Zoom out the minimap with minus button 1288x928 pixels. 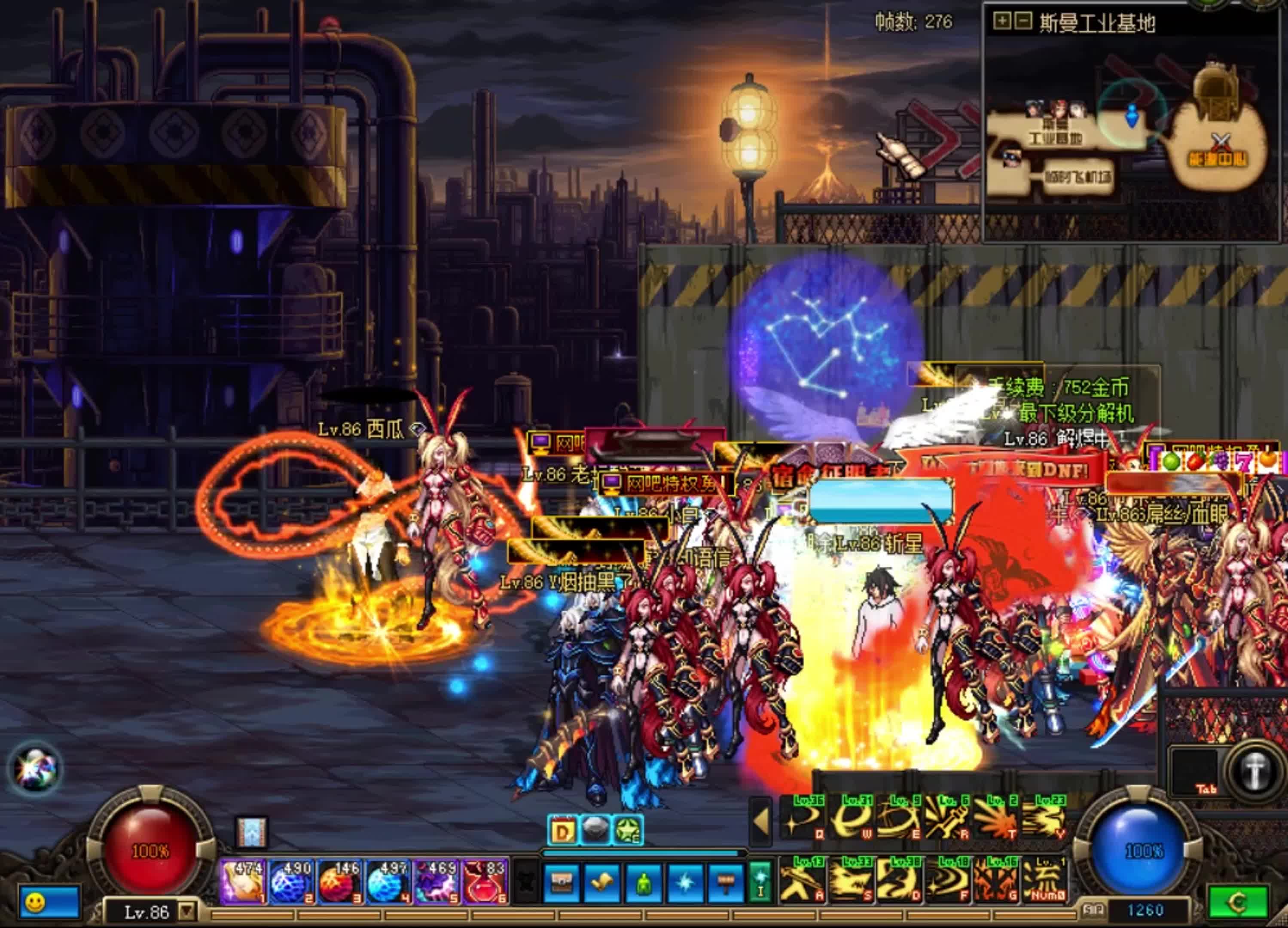(1022, 21)
